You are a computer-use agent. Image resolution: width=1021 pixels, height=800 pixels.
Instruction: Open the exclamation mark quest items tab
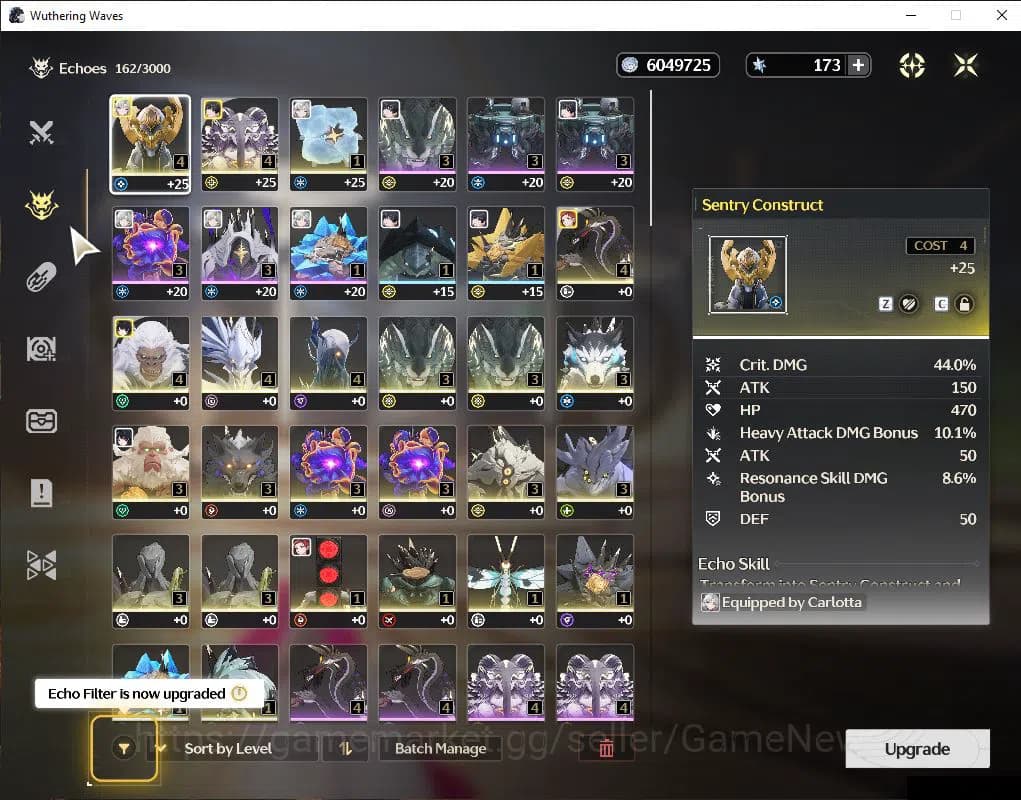[x=41, y=492]
